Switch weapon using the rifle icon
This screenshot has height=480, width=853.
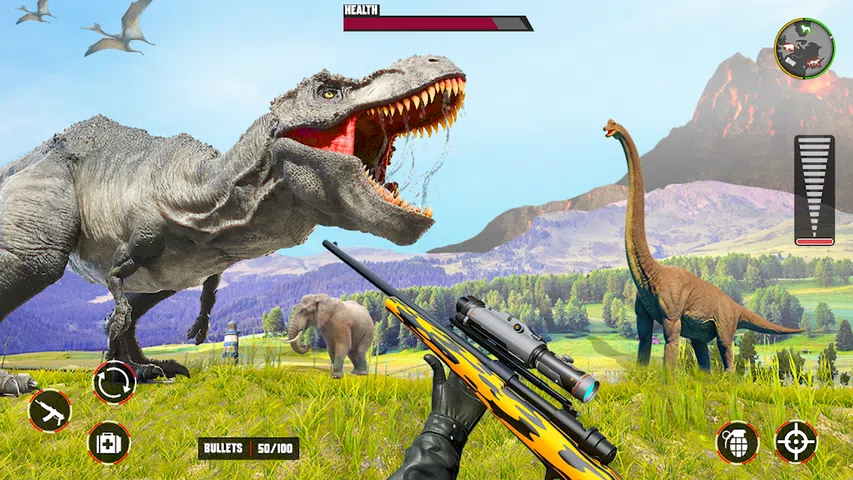pos(49,410)
